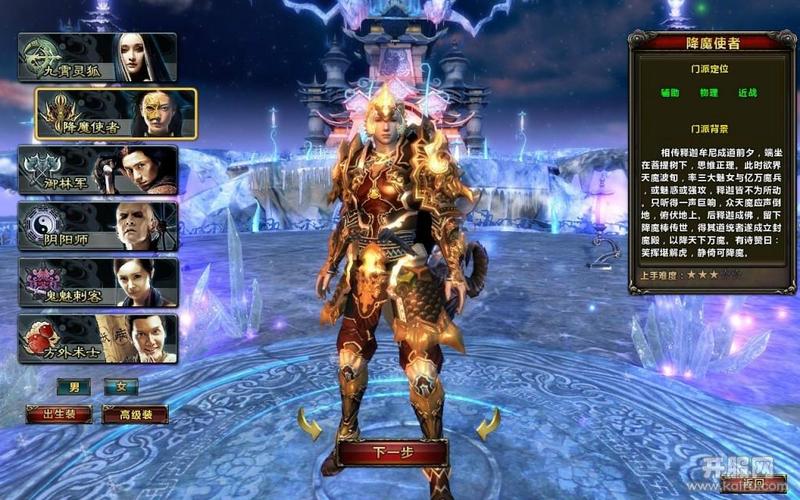The height and width of the screenshot is (500, 800).
Task: Click 下一步 to proceed
Action: (x=391, y=453)
